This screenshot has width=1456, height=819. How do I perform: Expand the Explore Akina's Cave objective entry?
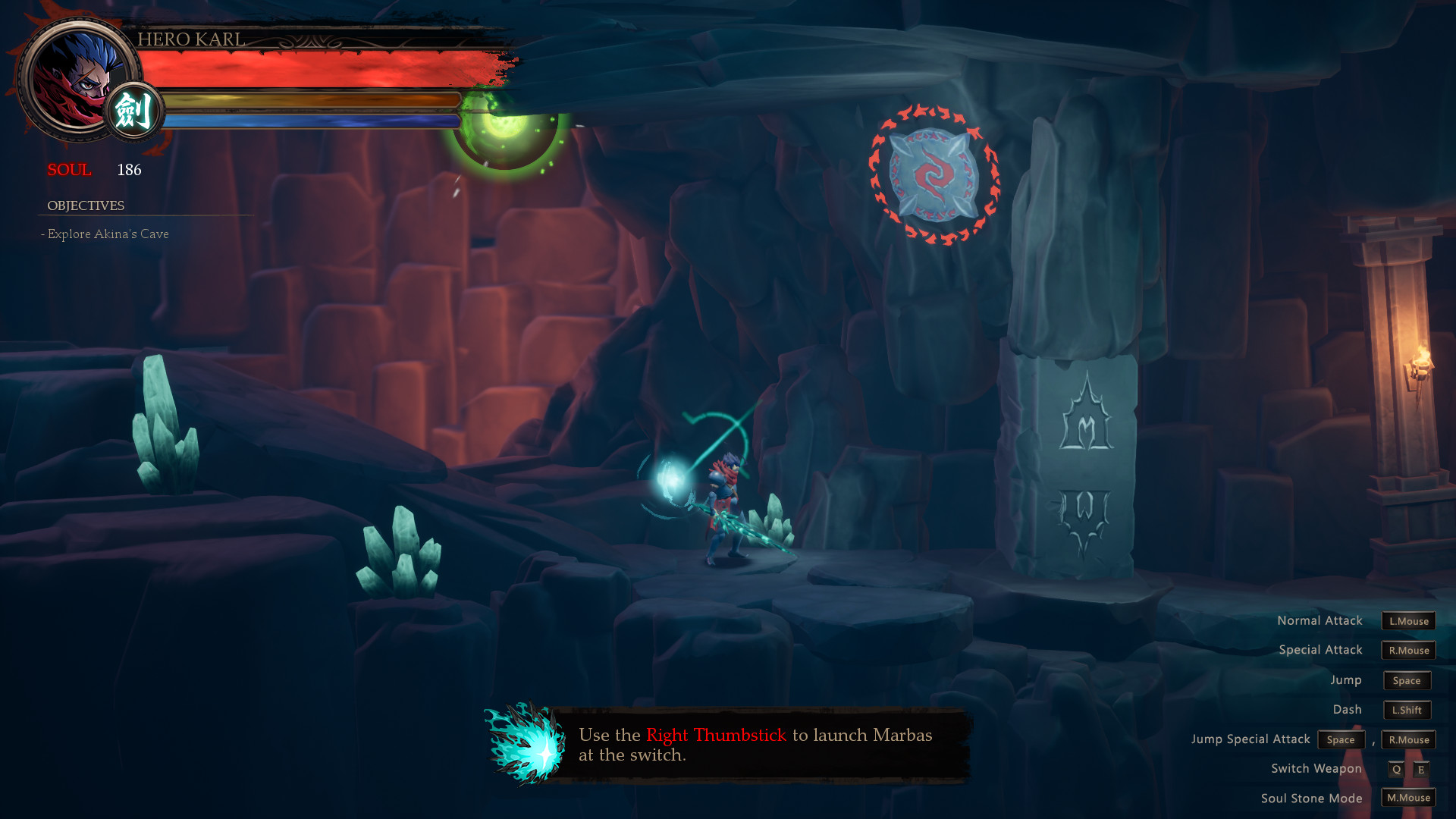(106, 234)
